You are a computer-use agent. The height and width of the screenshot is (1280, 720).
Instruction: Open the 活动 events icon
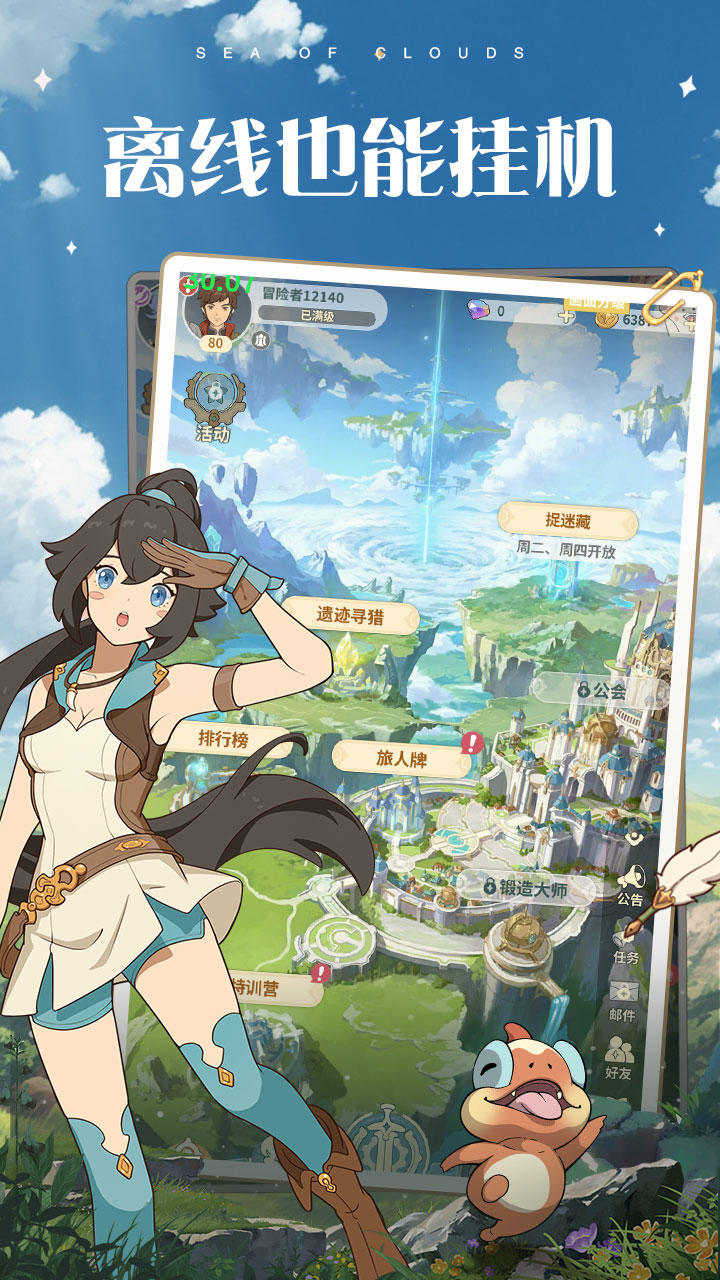coord(213,406)
